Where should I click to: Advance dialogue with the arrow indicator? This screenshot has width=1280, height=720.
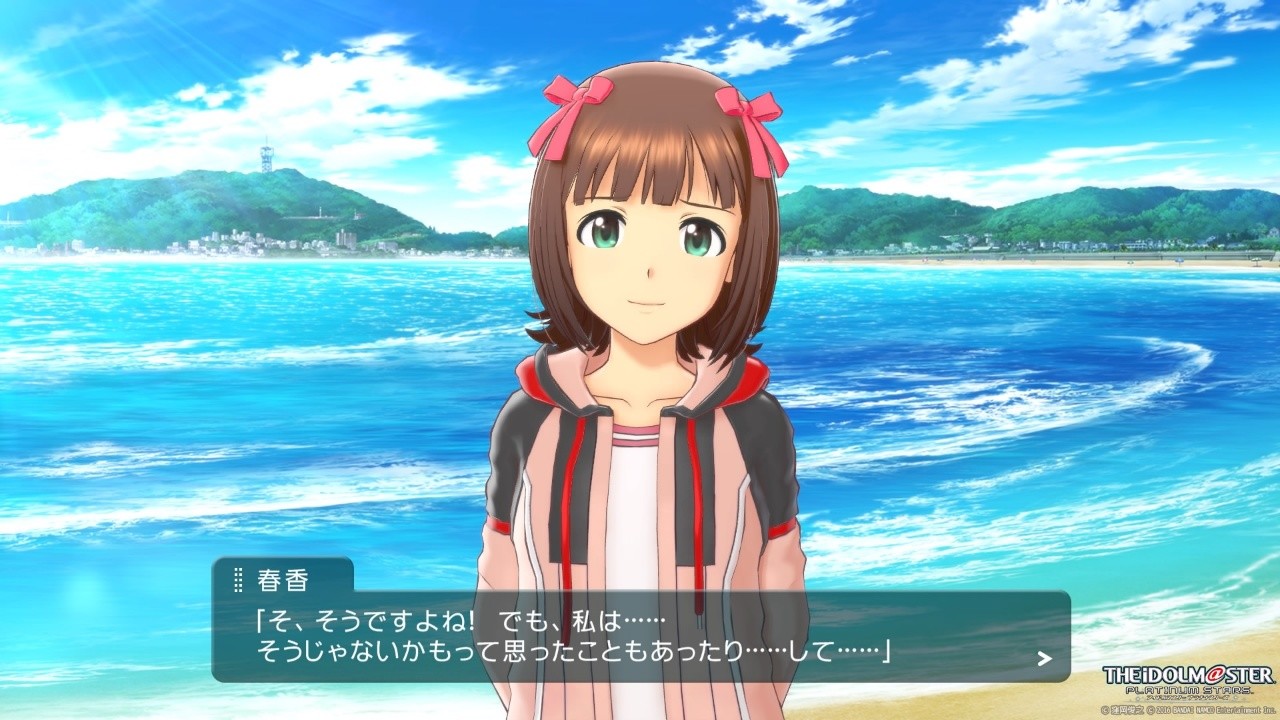point(1044,658)
